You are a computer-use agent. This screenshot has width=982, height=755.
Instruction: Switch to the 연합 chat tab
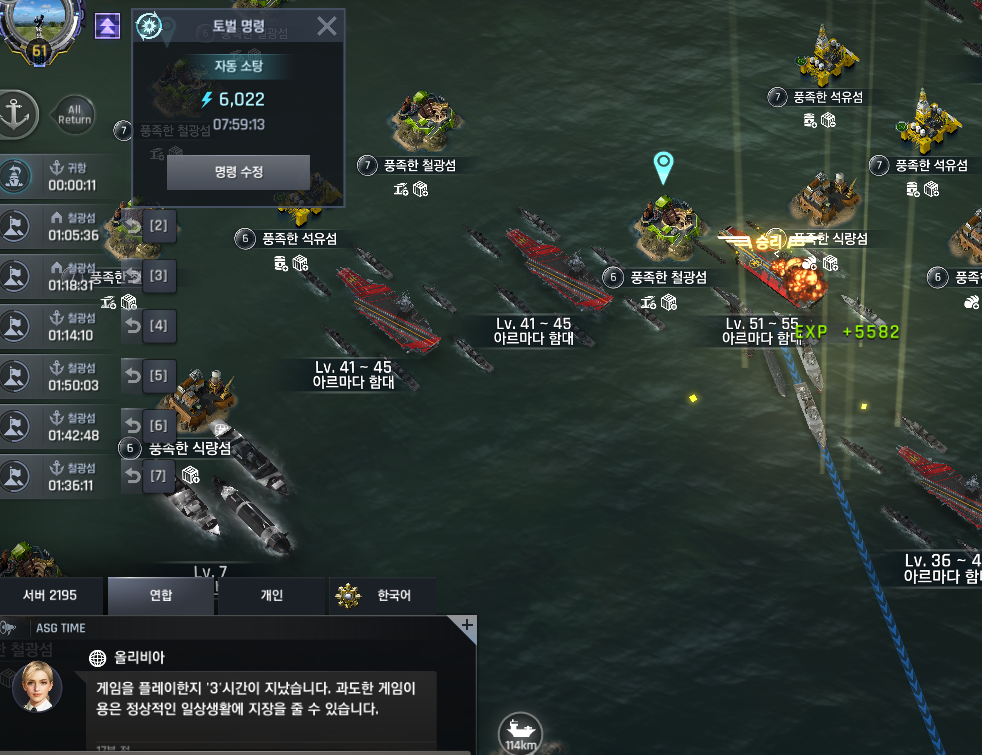pos(161,596)
